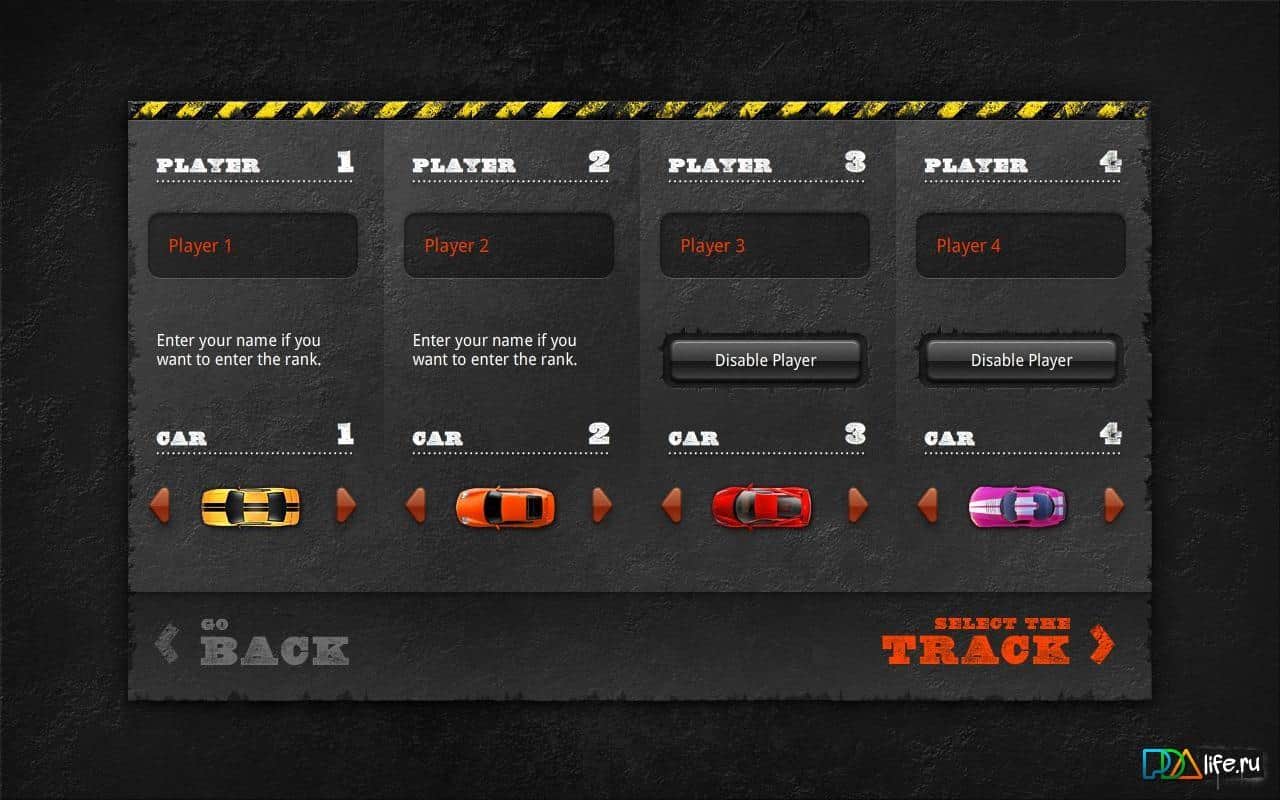Disable Player 3 from the race
Screen dimensions: 1280x800
(764, 360)
